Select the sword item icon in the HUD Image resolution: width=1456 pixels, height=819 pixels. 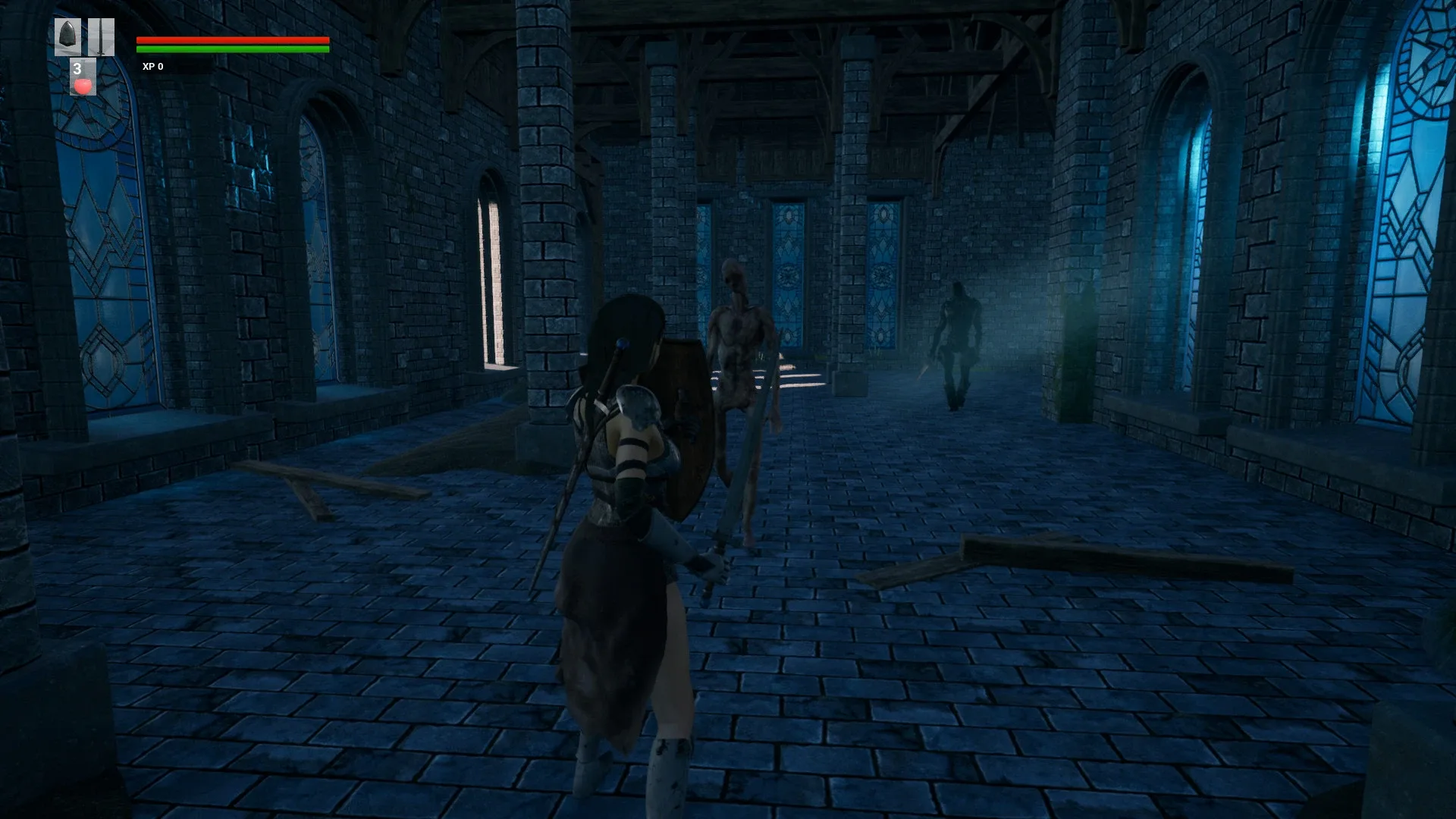click(x=101, y=36)
